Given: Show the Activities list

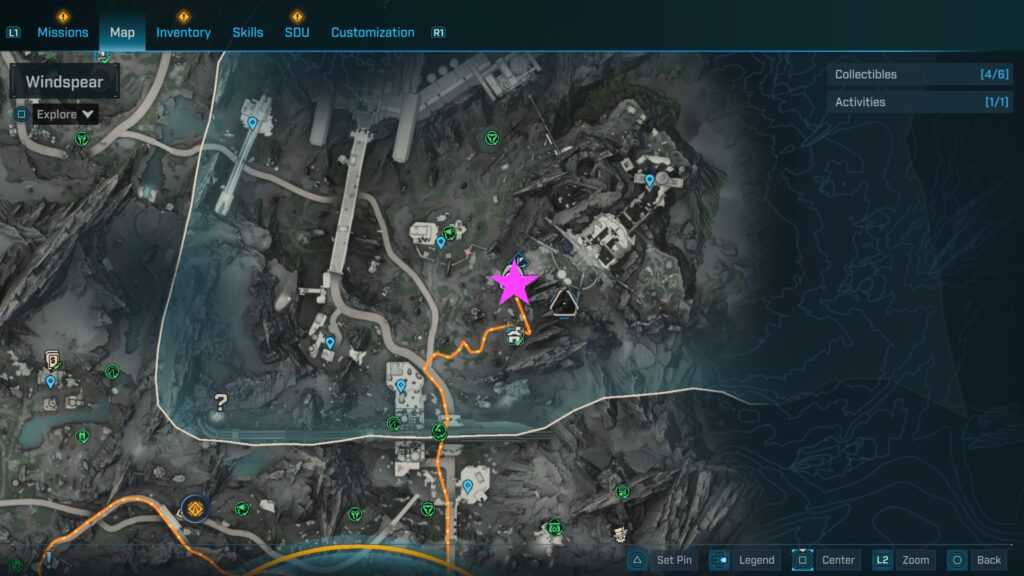Looking at the screenshot, I should (x=907, y=102).
